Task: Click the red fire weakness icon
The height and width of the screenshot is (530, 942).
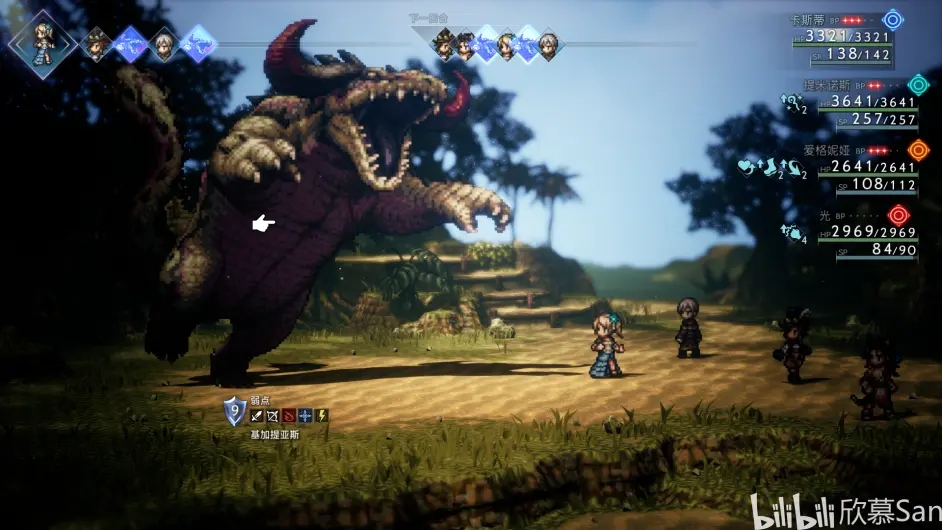Action: [289, 415]
